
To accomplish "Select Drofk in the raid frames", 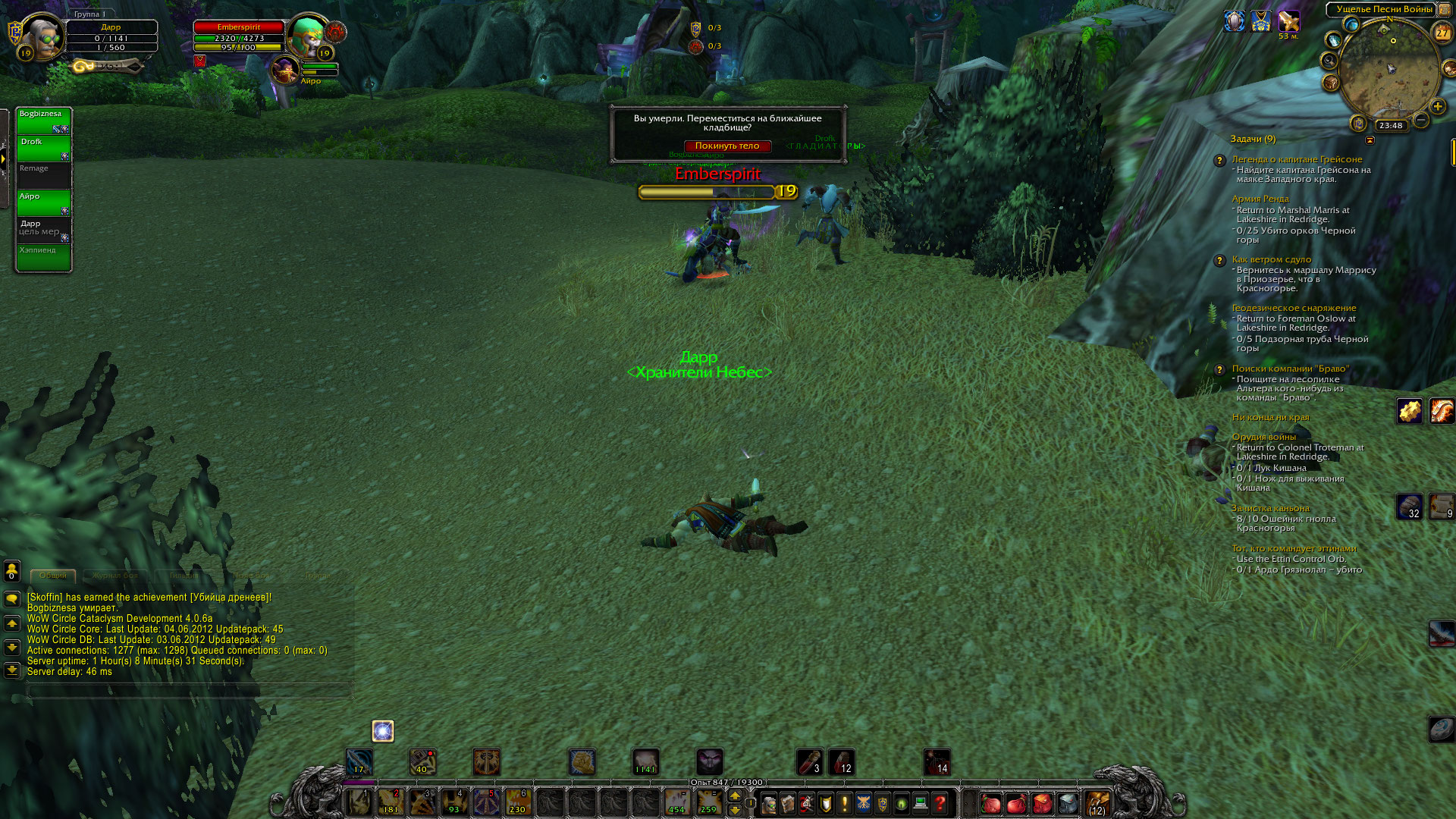I will [x=43, y=148].
